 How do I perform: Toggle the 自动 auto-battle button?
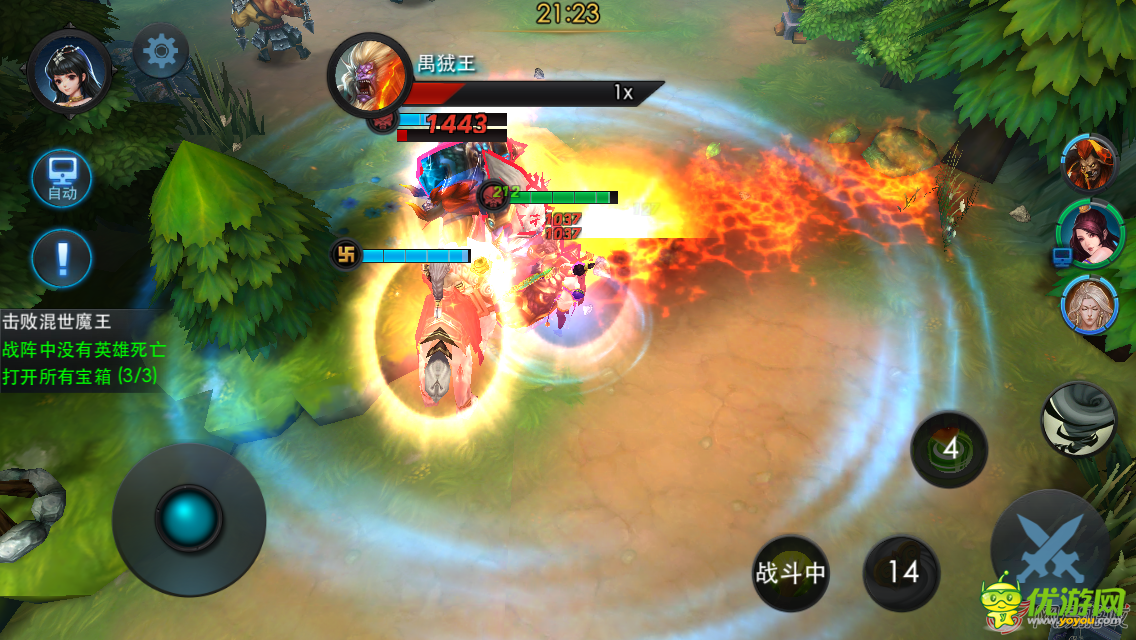61,180
